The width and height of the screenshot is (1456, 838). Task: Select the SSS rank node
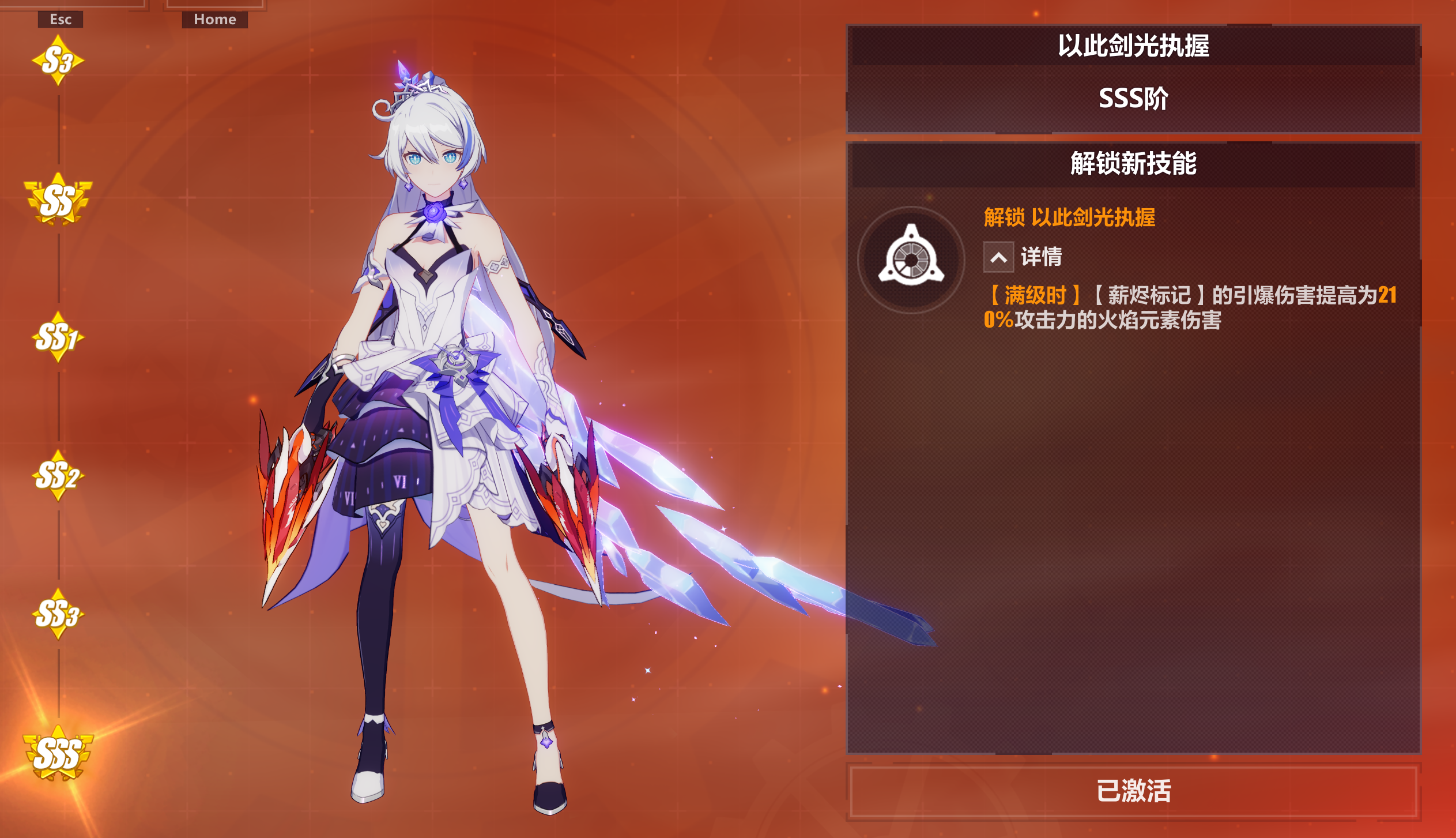coord(58,754)
